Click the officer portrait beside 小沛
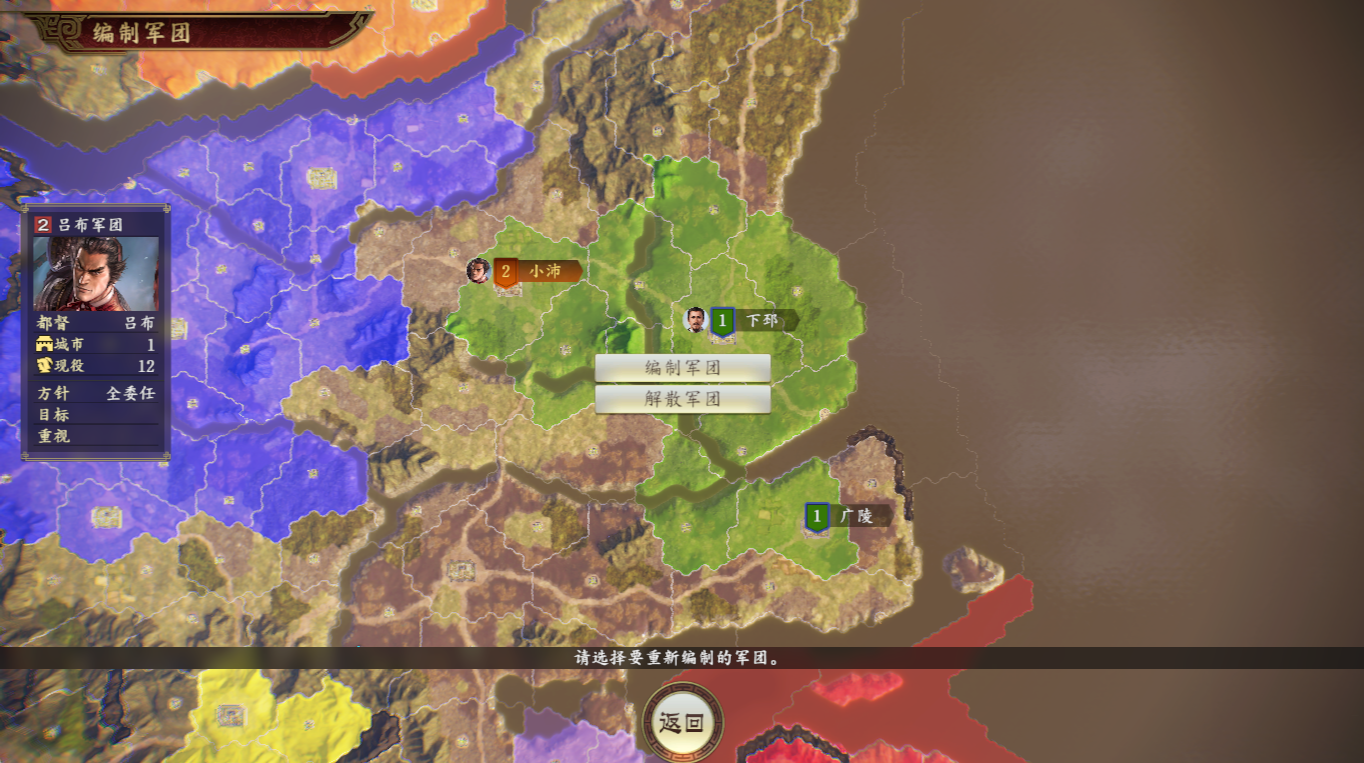 tap(478, 270)
